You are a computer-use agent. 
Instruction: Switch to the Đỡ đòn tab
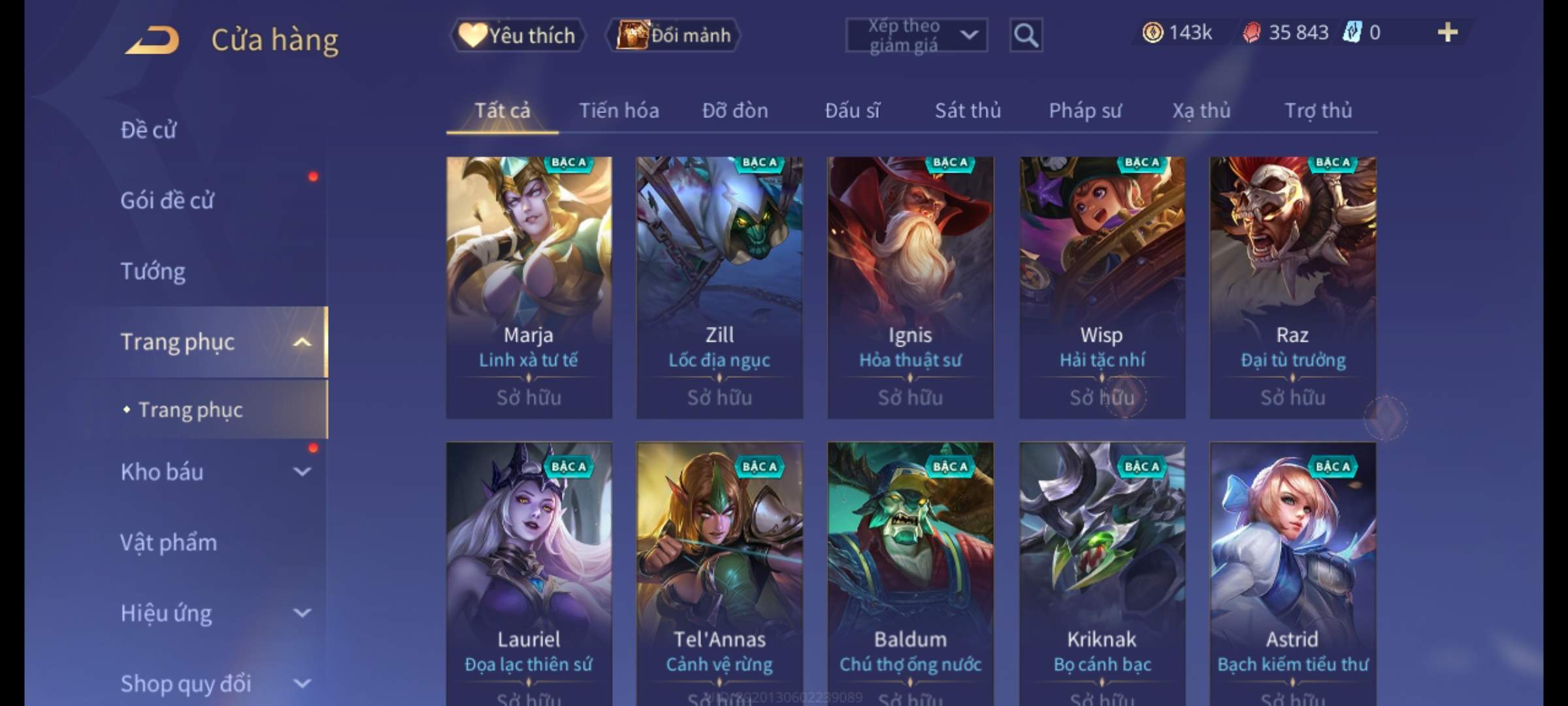tap(735, 110)
